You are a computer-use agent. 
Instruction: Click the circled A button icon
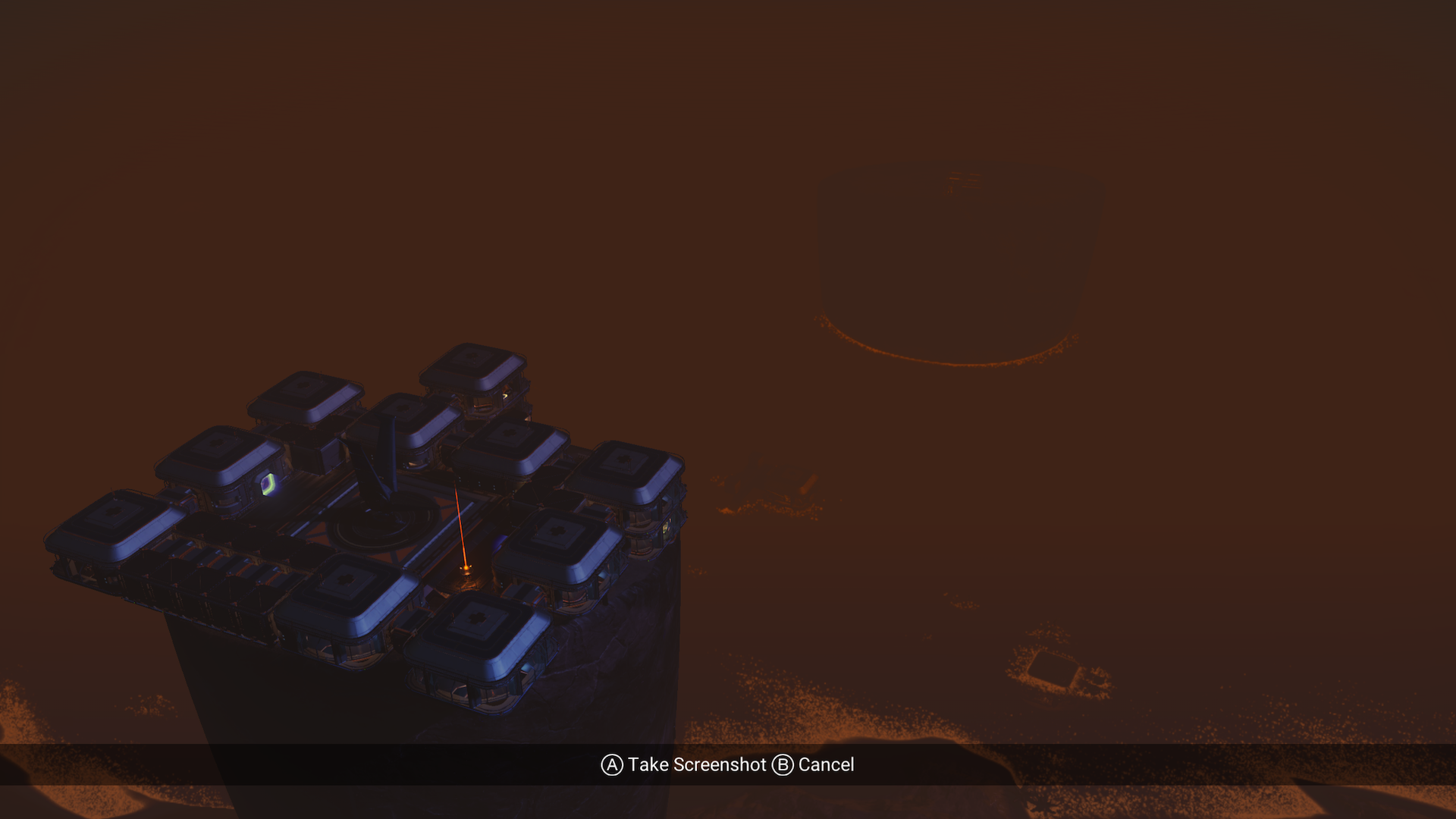click(x=611, y=764)
